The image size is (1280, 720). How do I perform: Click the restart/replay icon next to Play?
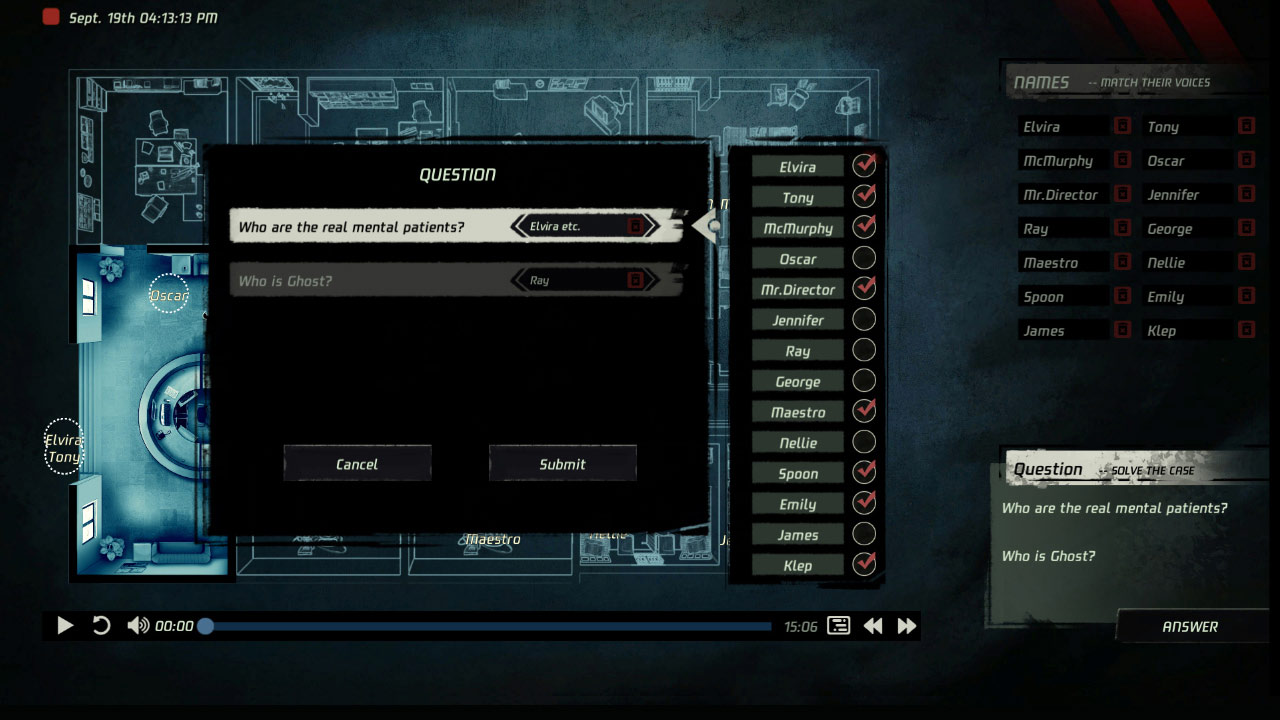100,625
